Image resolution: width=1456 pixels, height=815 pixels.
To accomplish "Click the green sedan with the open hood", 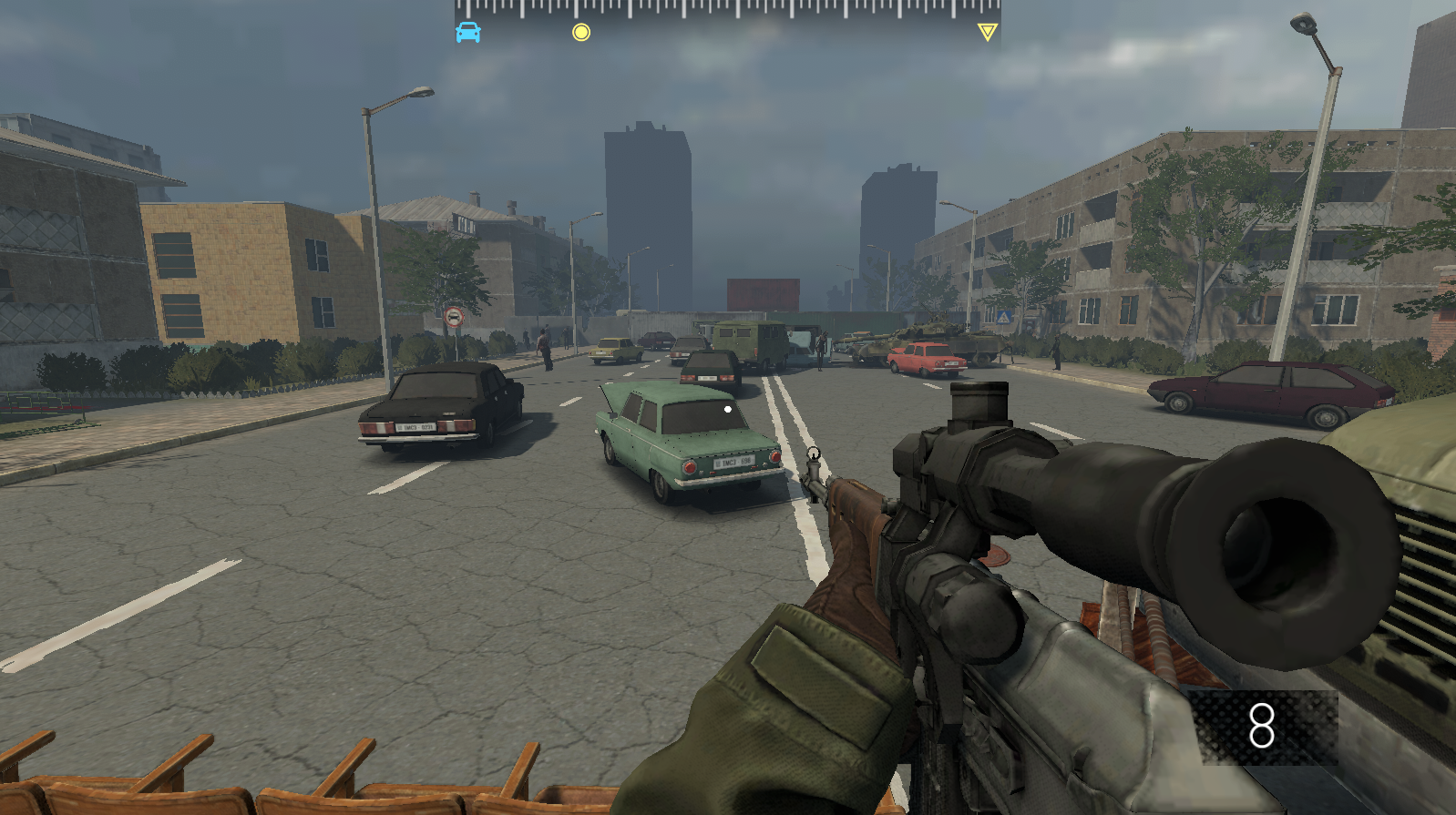I will (683, 437).
